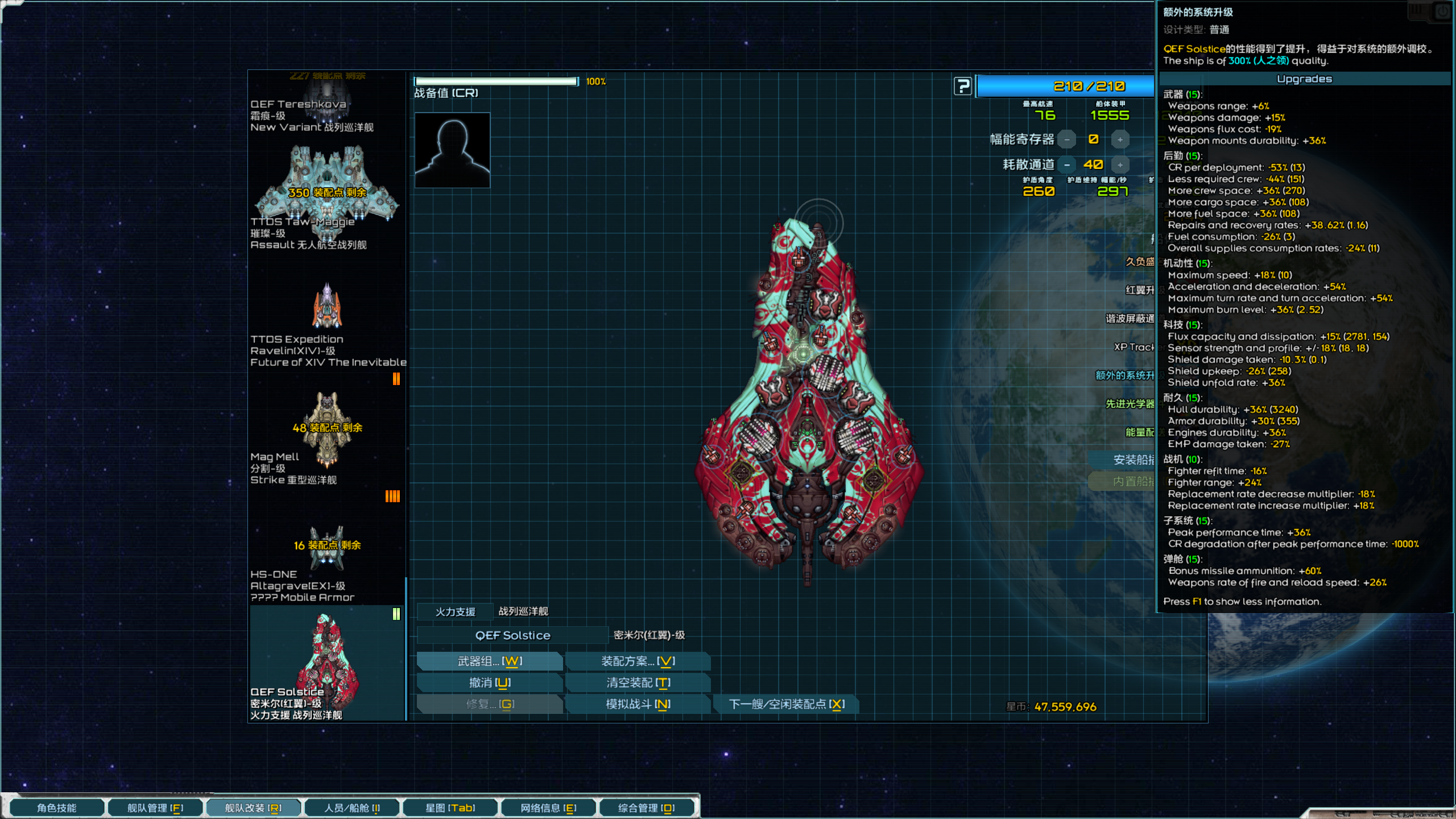
Task: Increase 耗散通道 vents with plus stepper
Action: pyautogui.click(x=1119, y=164)
